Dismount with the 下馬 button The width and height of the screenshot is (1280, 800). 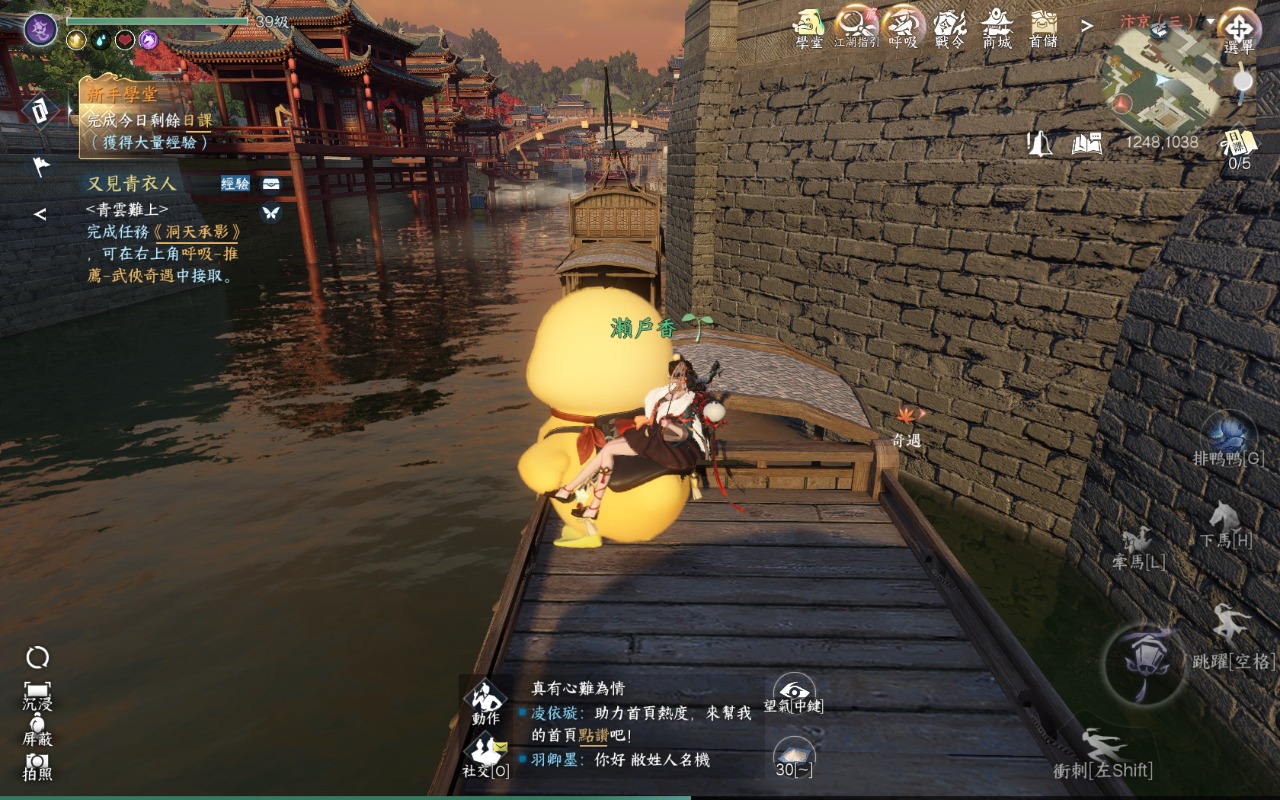1225,524
